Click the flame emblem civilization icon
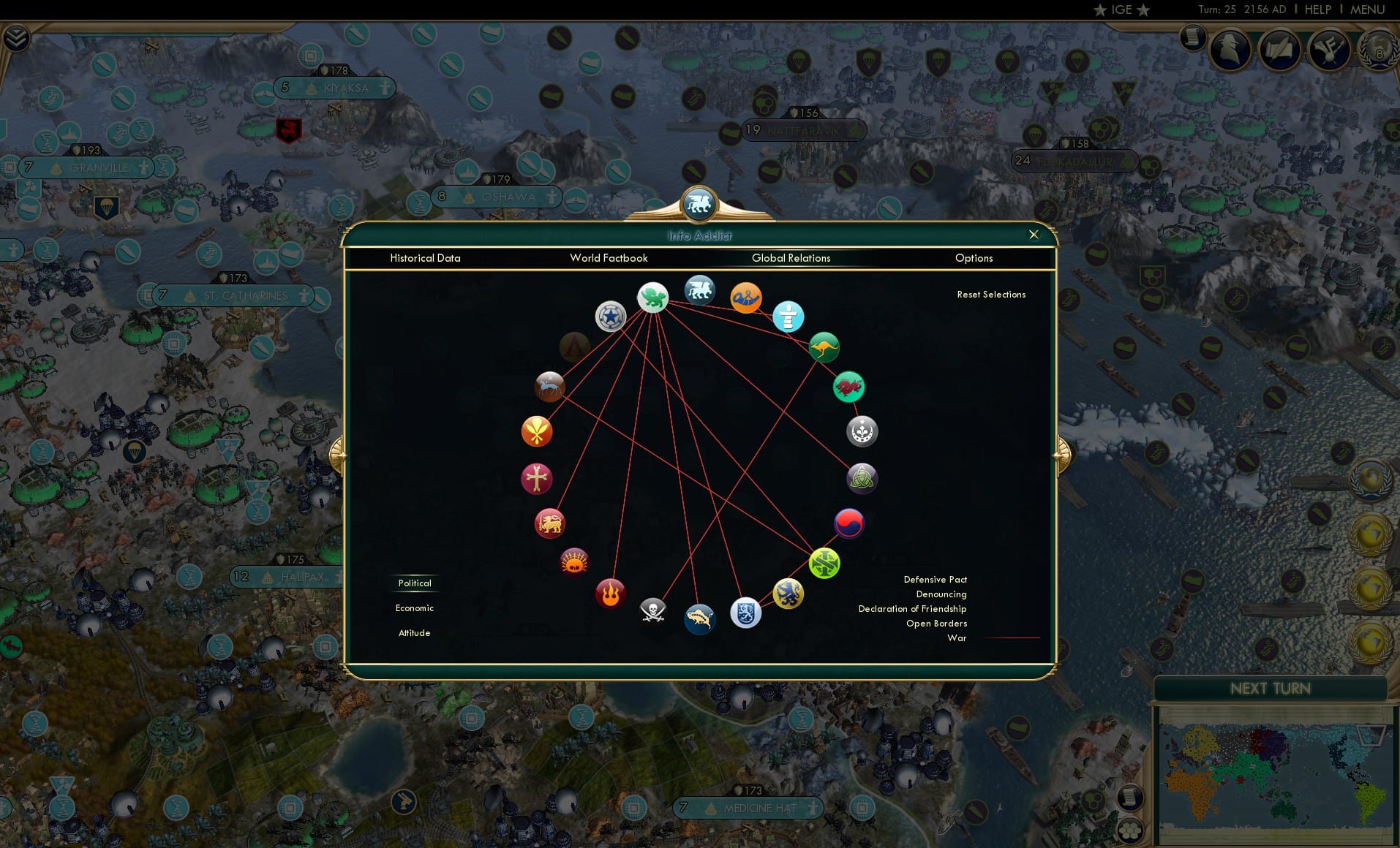The width and height of the screenshot is (1400, 848). click(611, 594)
